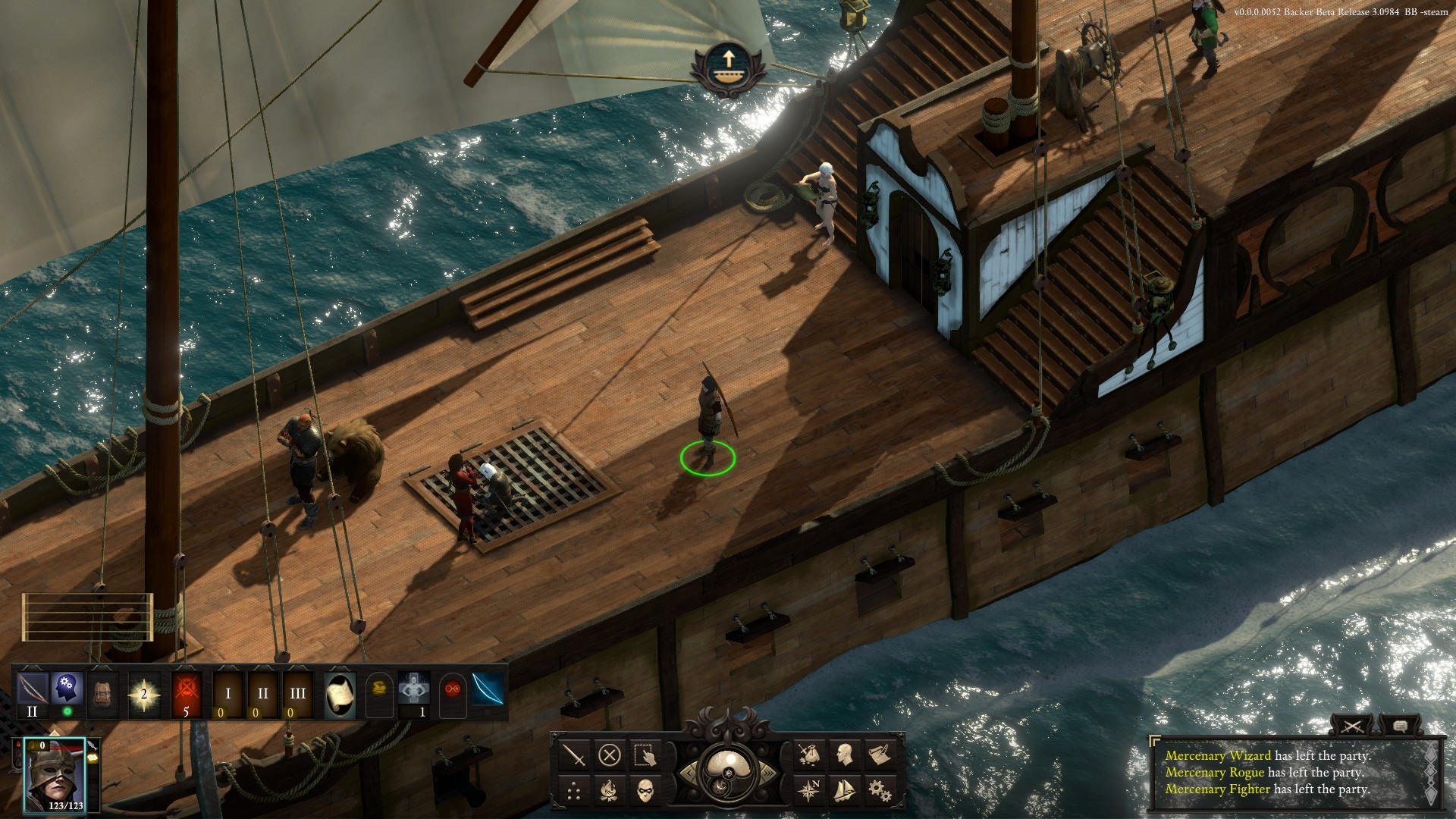Screen dimensions: 1456x819
Task: Open the backpack quick items slot
Action: 102,693
